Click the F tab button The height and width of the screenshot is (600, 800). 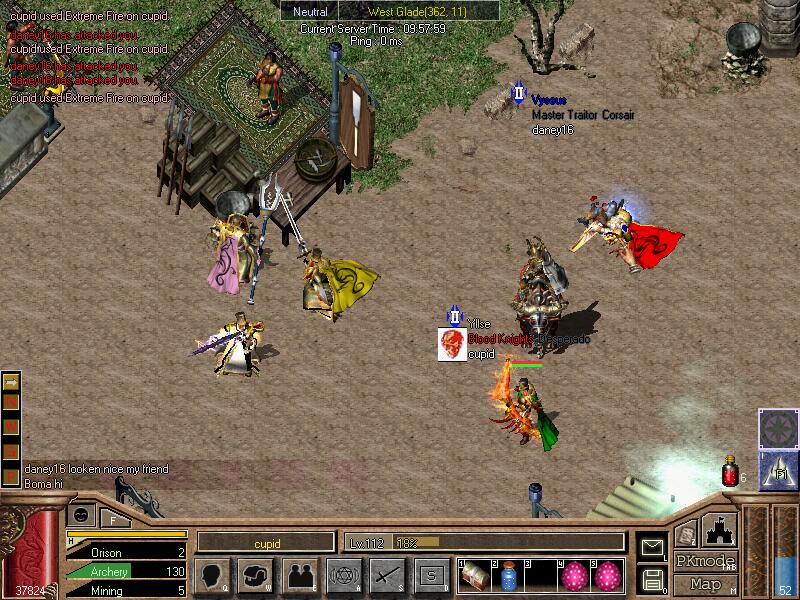(114, 517)
